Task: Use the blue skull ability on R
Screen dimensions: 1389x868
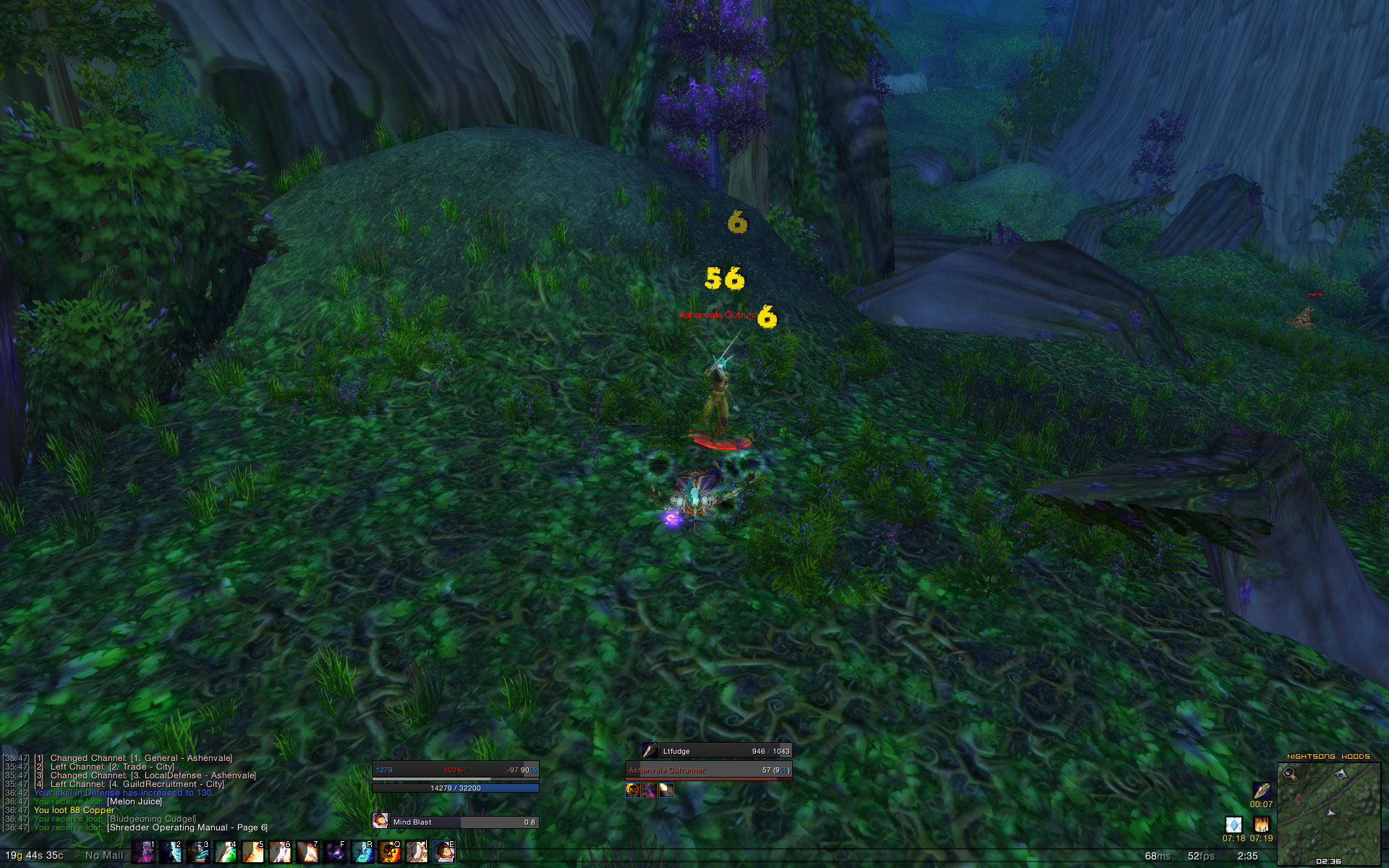Action: click(x=362, y=852)
